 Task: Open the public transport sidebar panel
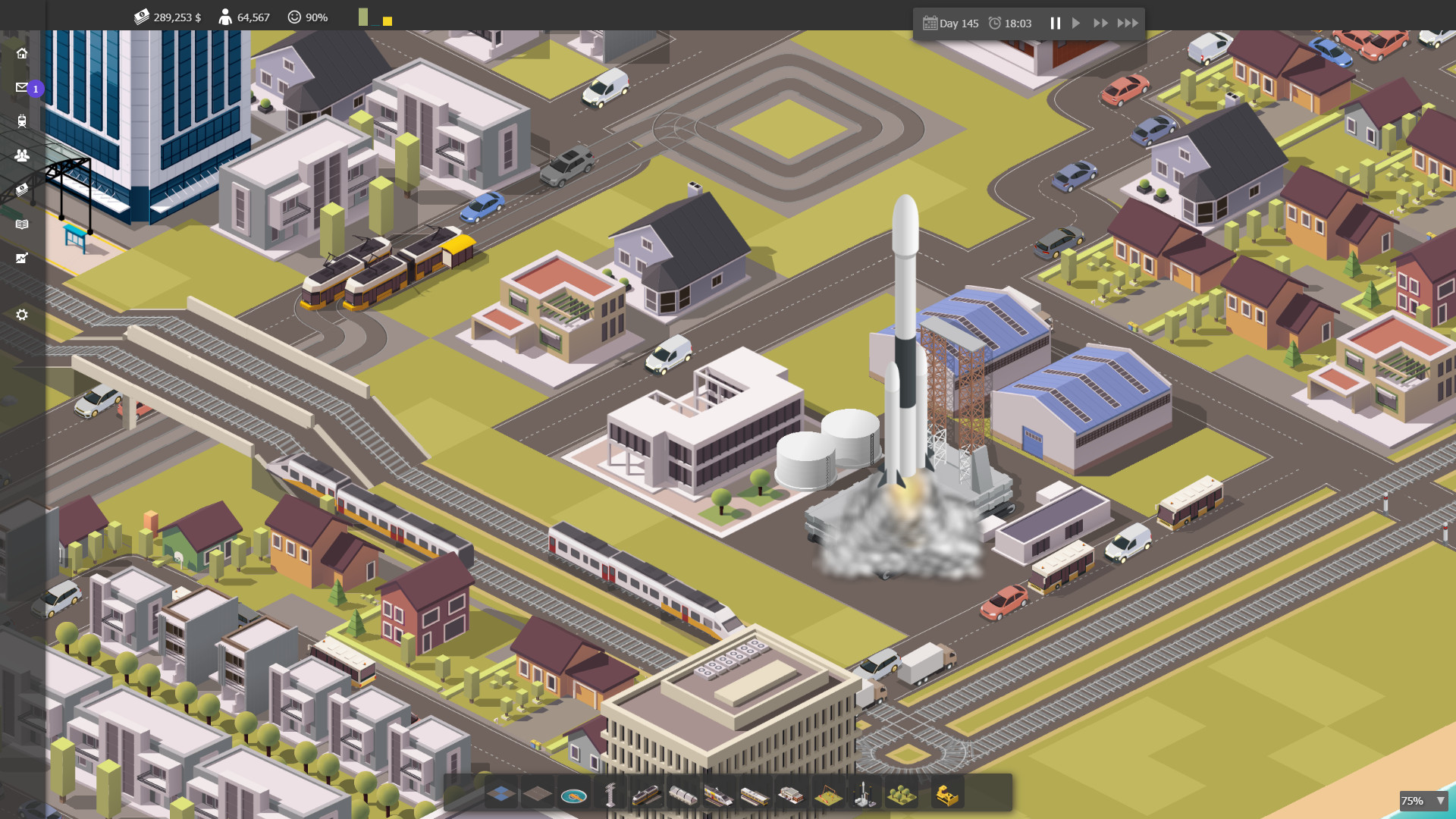coord(22,121)
